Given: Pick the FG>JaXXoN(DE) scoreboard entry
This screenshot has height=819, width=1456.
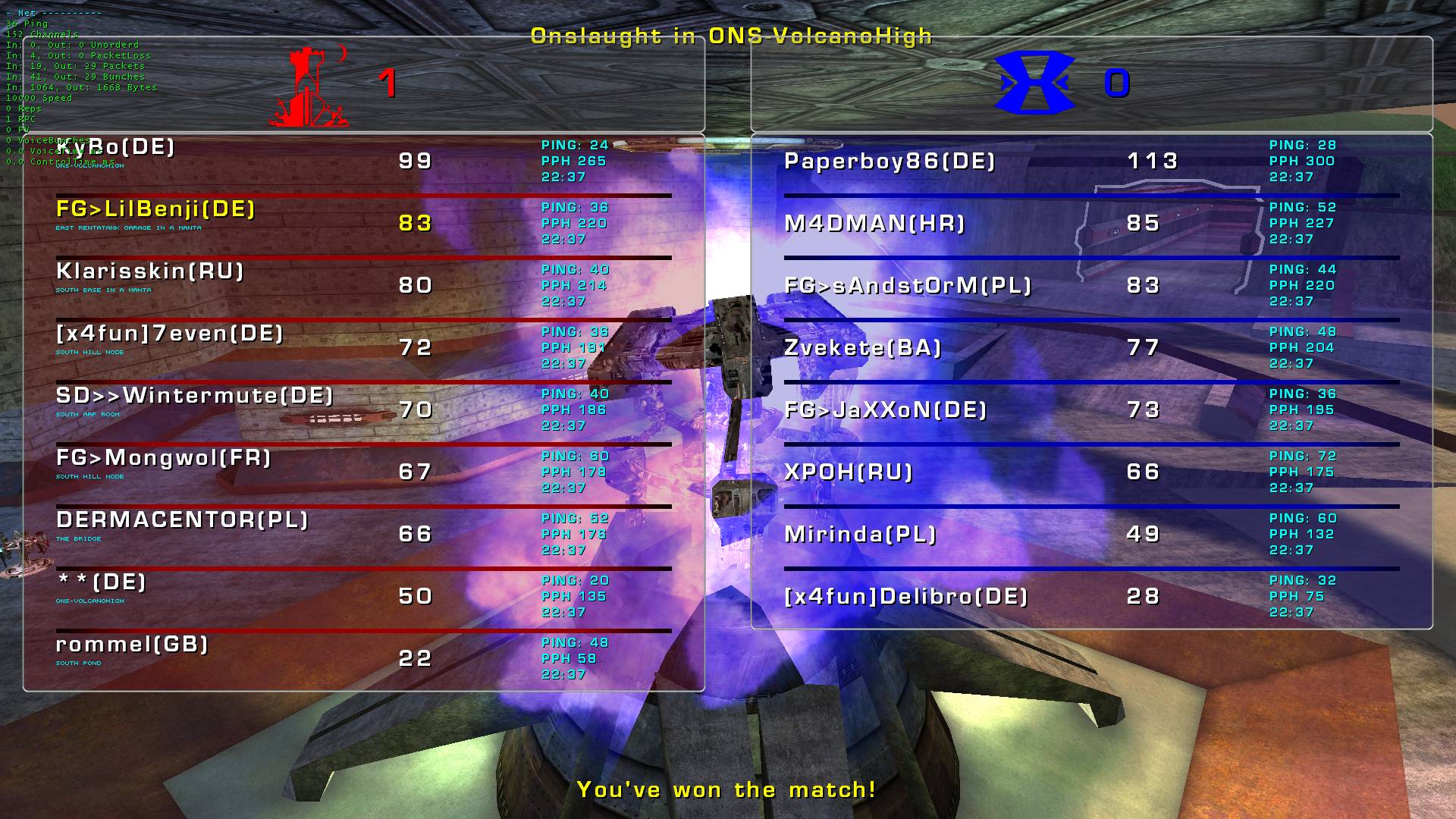Looking at the screenshot, I should click(x=885, y=410).
